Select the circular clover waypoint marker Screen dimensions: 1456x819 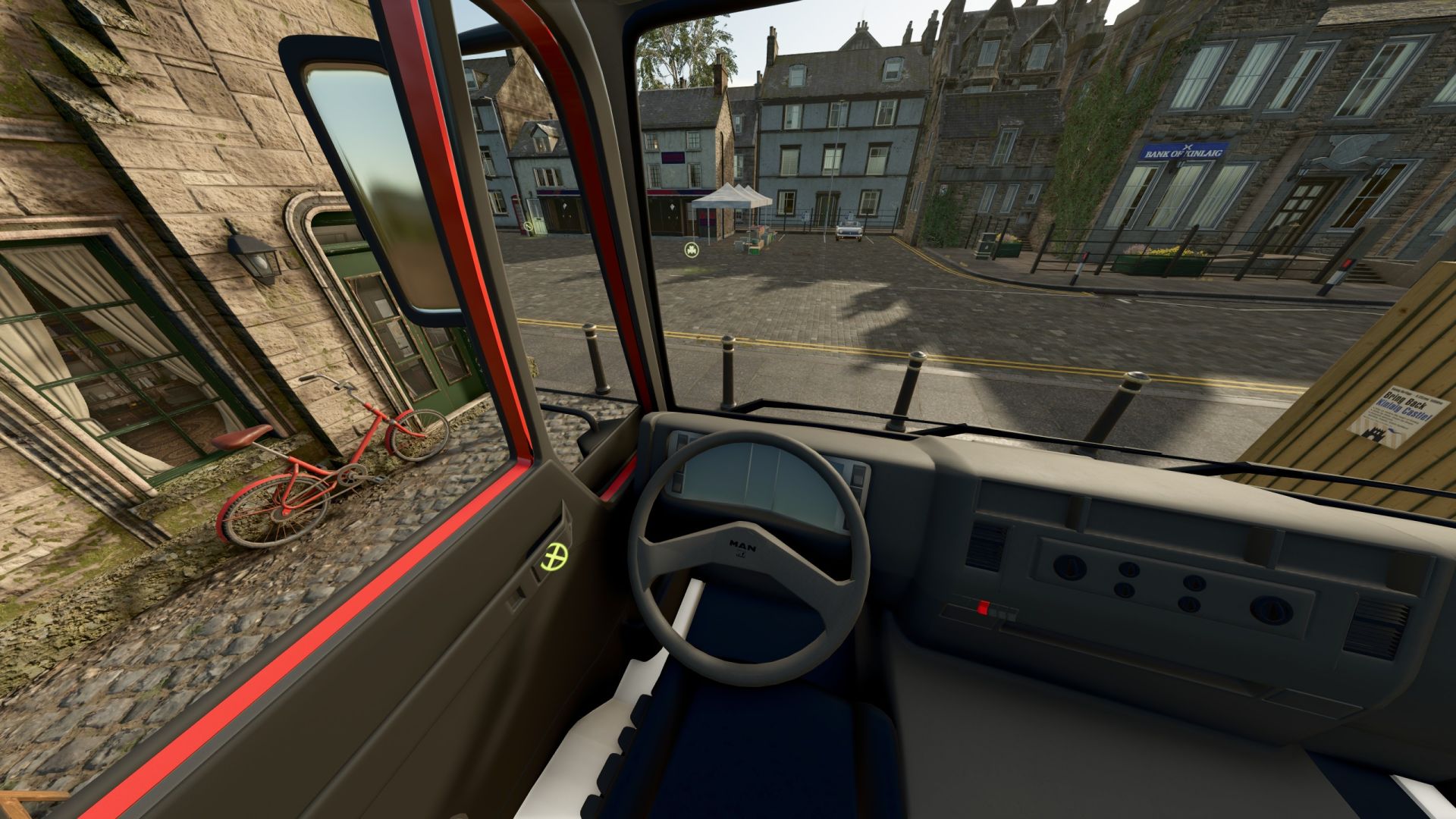690,250
